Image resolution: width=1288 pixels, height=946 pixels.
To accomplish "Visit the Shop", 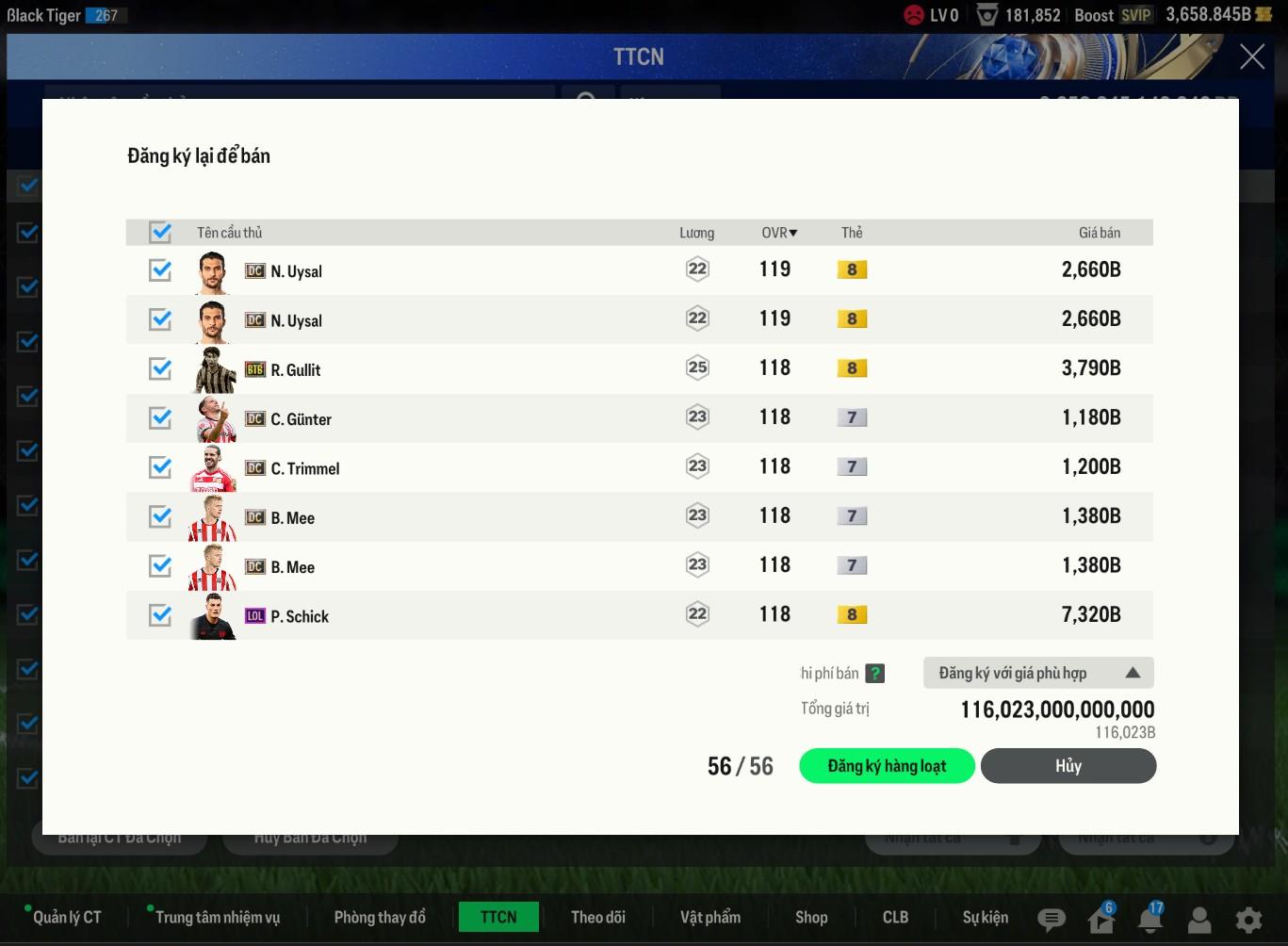I will tap(811, 917).
